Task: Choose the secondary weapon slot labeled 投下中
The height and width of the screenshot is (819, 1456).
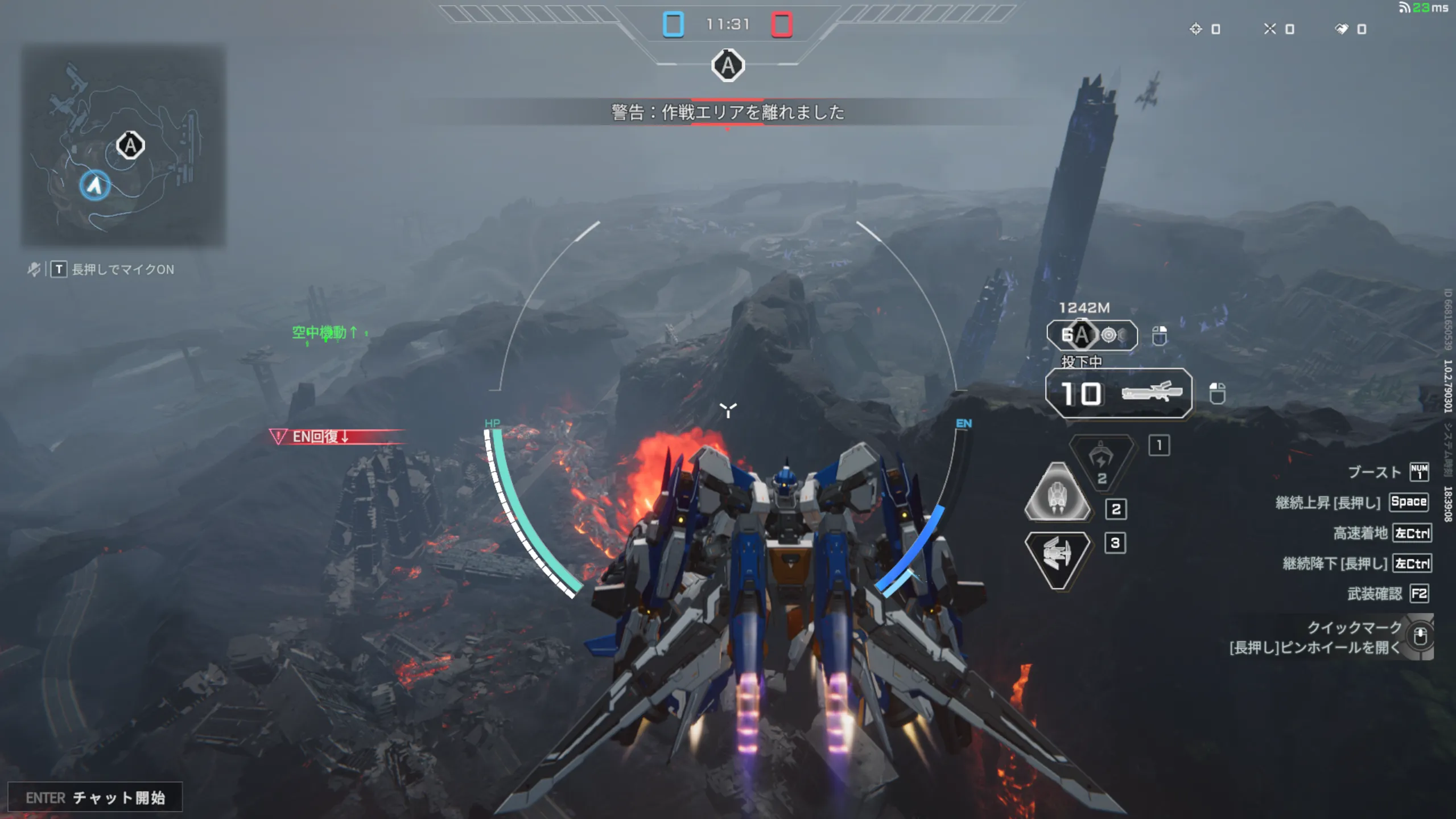Action: 1091,335
